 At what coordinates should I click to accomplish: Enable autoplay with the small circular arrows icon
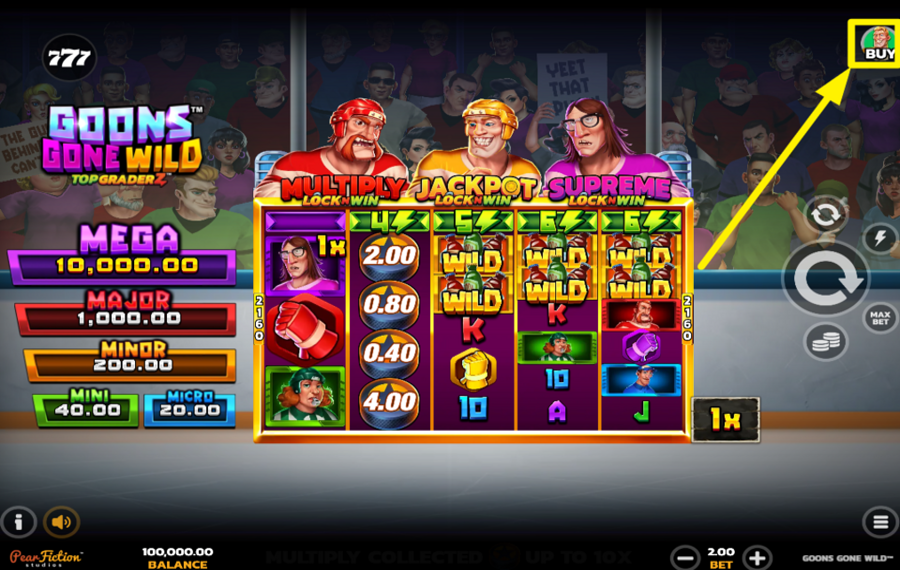click(826, 214)
